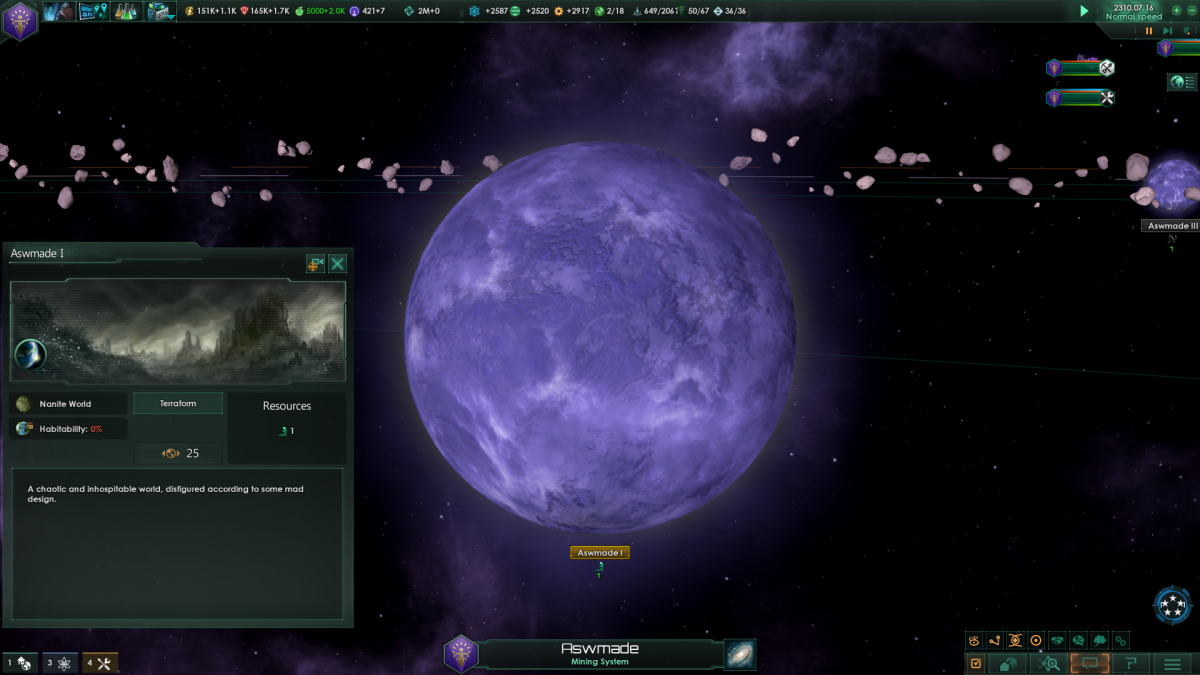Resume the game with the play arrow
The height and width of the screenshot is (675, 1200).
pos(1084,11)
